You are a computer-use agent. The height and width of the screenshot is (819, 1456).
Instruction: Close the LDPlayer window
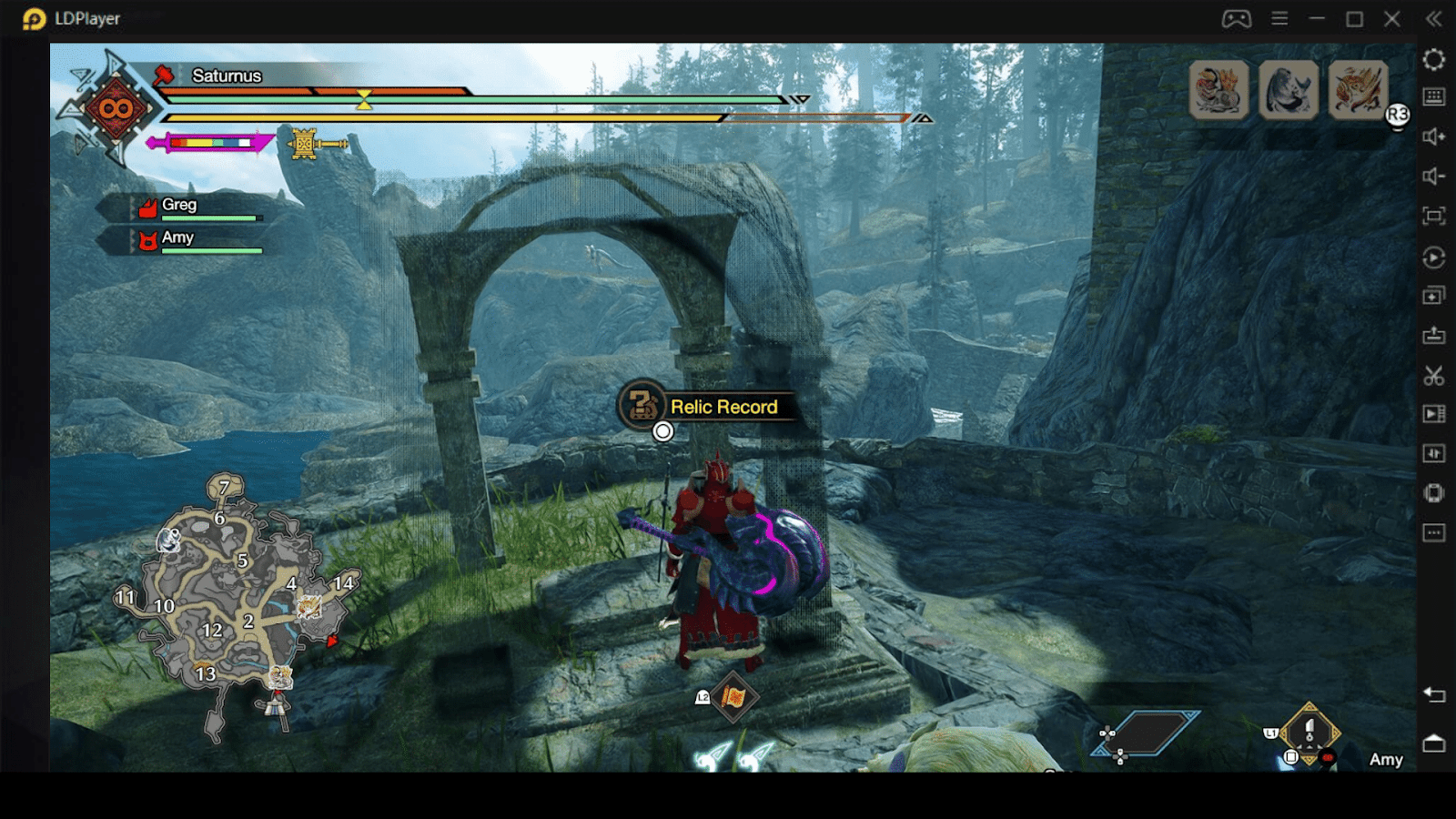[1392, 19]
